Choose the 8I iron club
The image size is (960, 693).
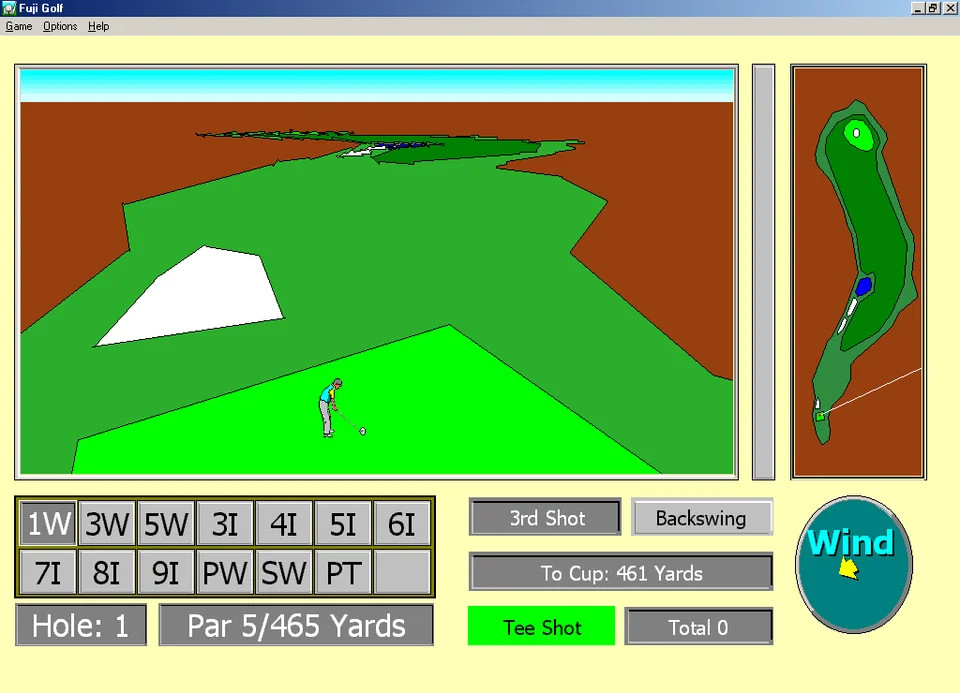[107, 573]
